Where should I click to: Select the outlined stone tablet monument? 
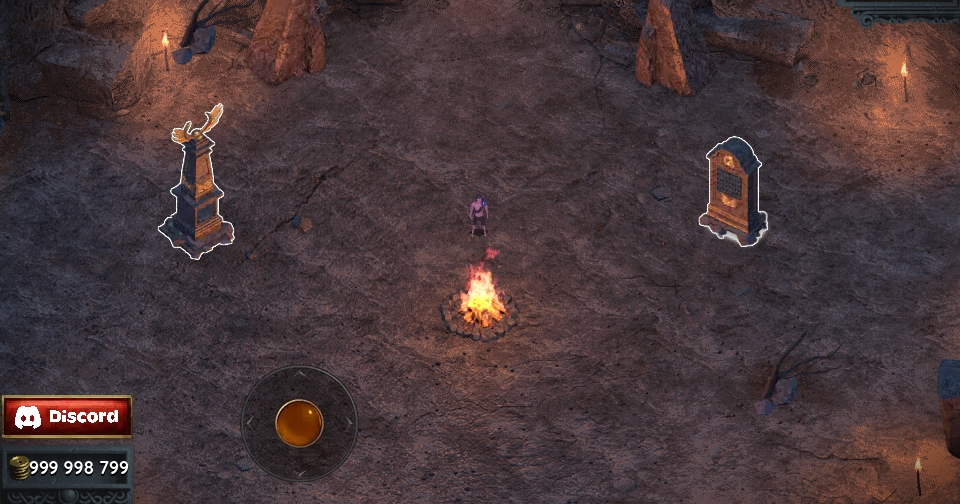pyautogui.click(x=733, y=190)
